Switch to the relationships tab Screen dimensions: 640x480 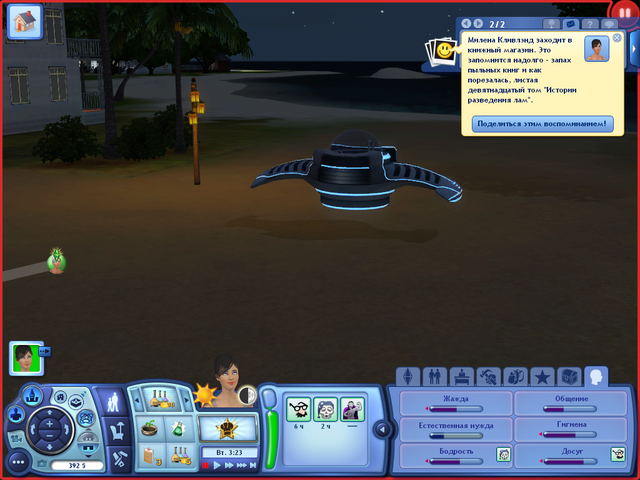coord(434,377)
